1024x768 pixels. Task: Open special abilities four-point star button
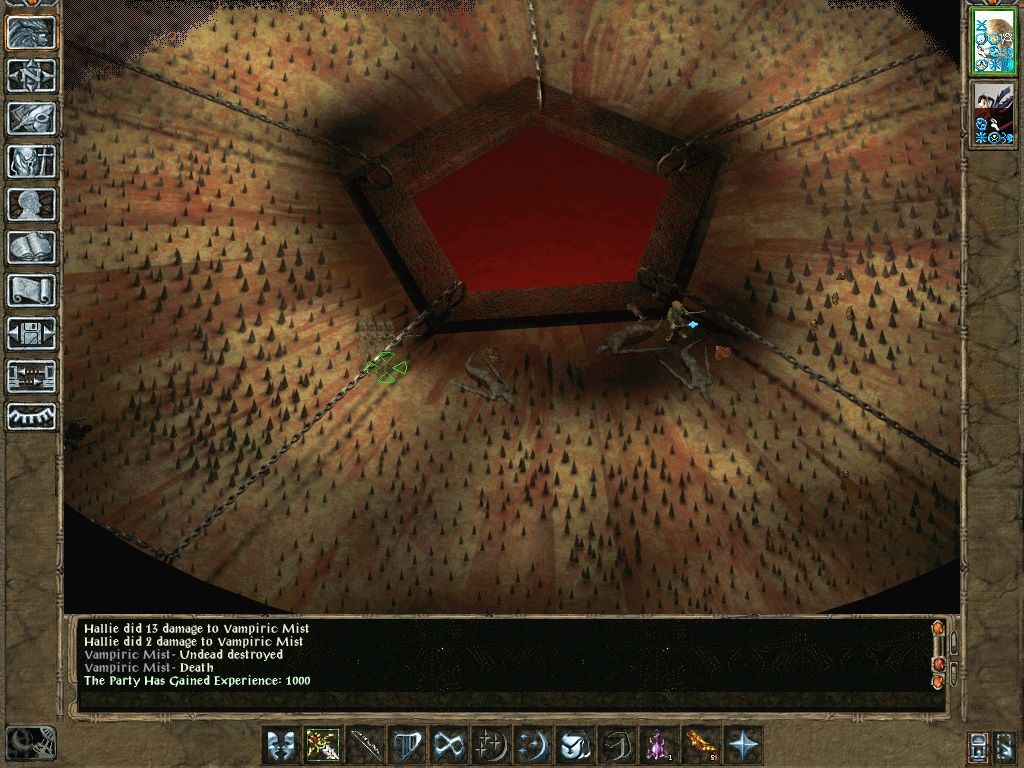(x=743, y=745)
